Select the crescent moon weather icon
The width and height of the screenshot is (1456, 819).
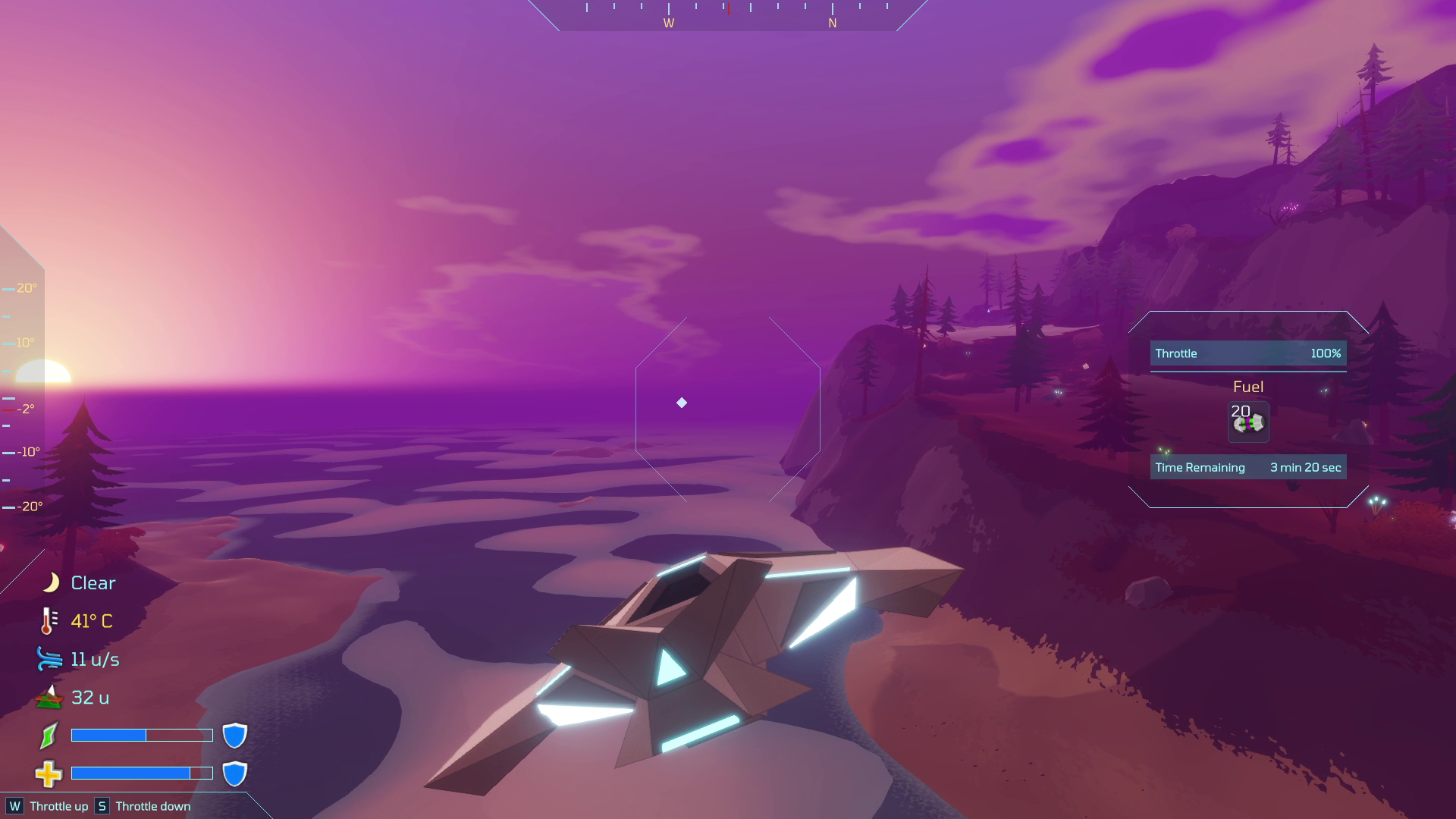[x=50, y=582]
